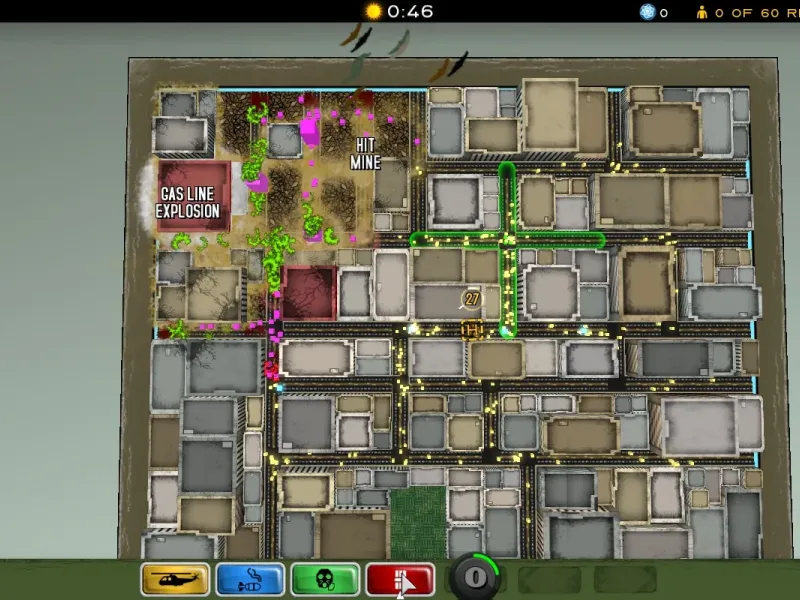This screenshot has width=800, height=600.
Task: Choose the blue bomb strike button
Action: coord(250,579)
